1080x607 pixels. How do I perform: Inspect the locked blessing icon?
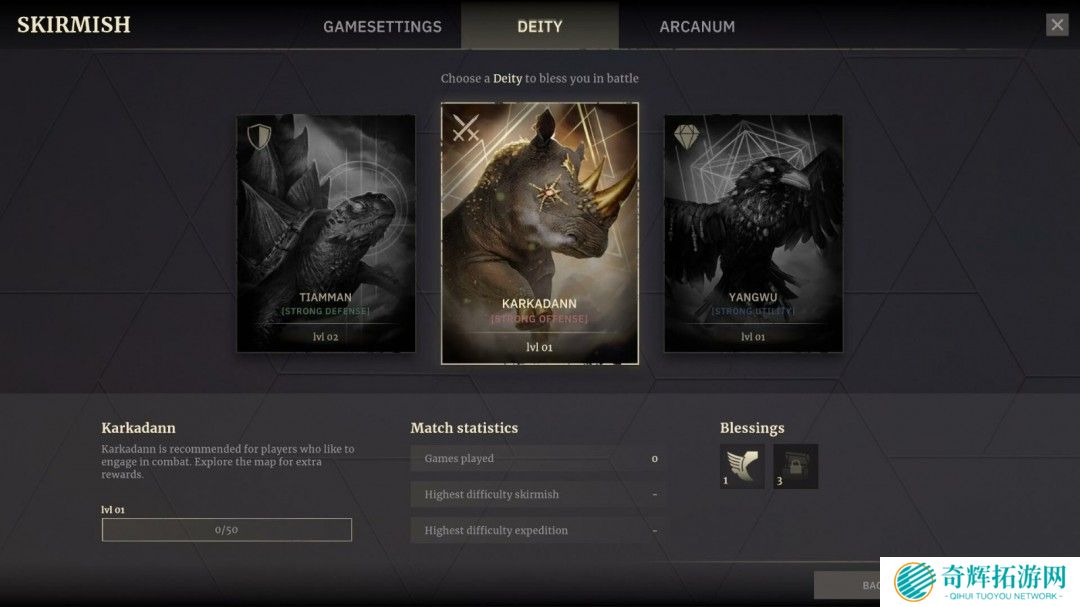tap(795, 466)
